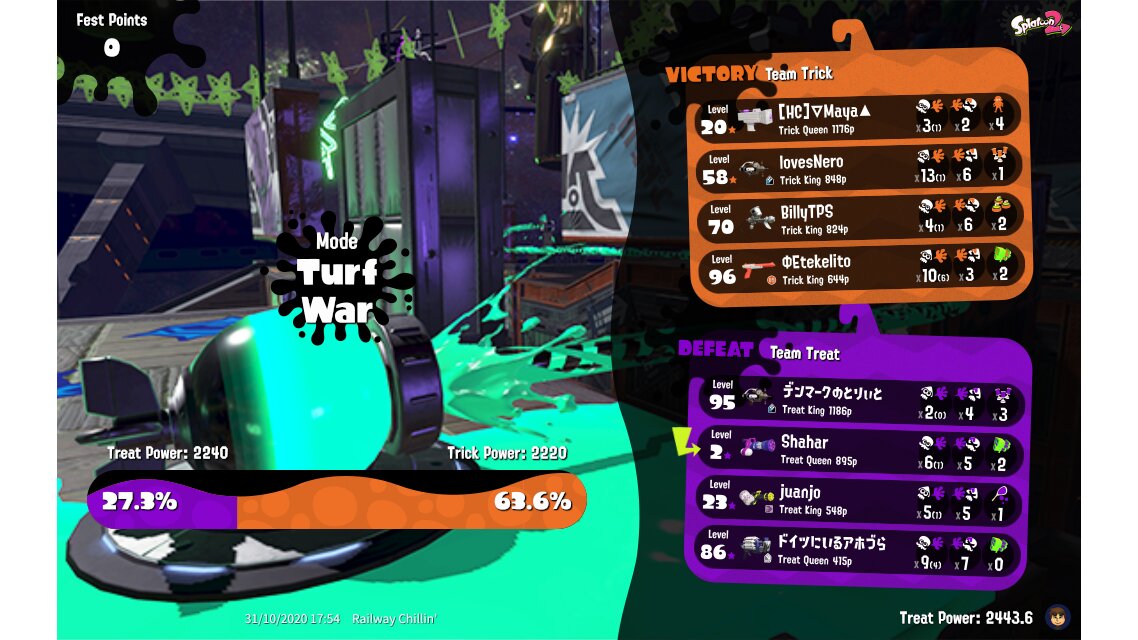Open juanjo's result row
Screen dimensions: 1138x640
(x=859, y=500)
